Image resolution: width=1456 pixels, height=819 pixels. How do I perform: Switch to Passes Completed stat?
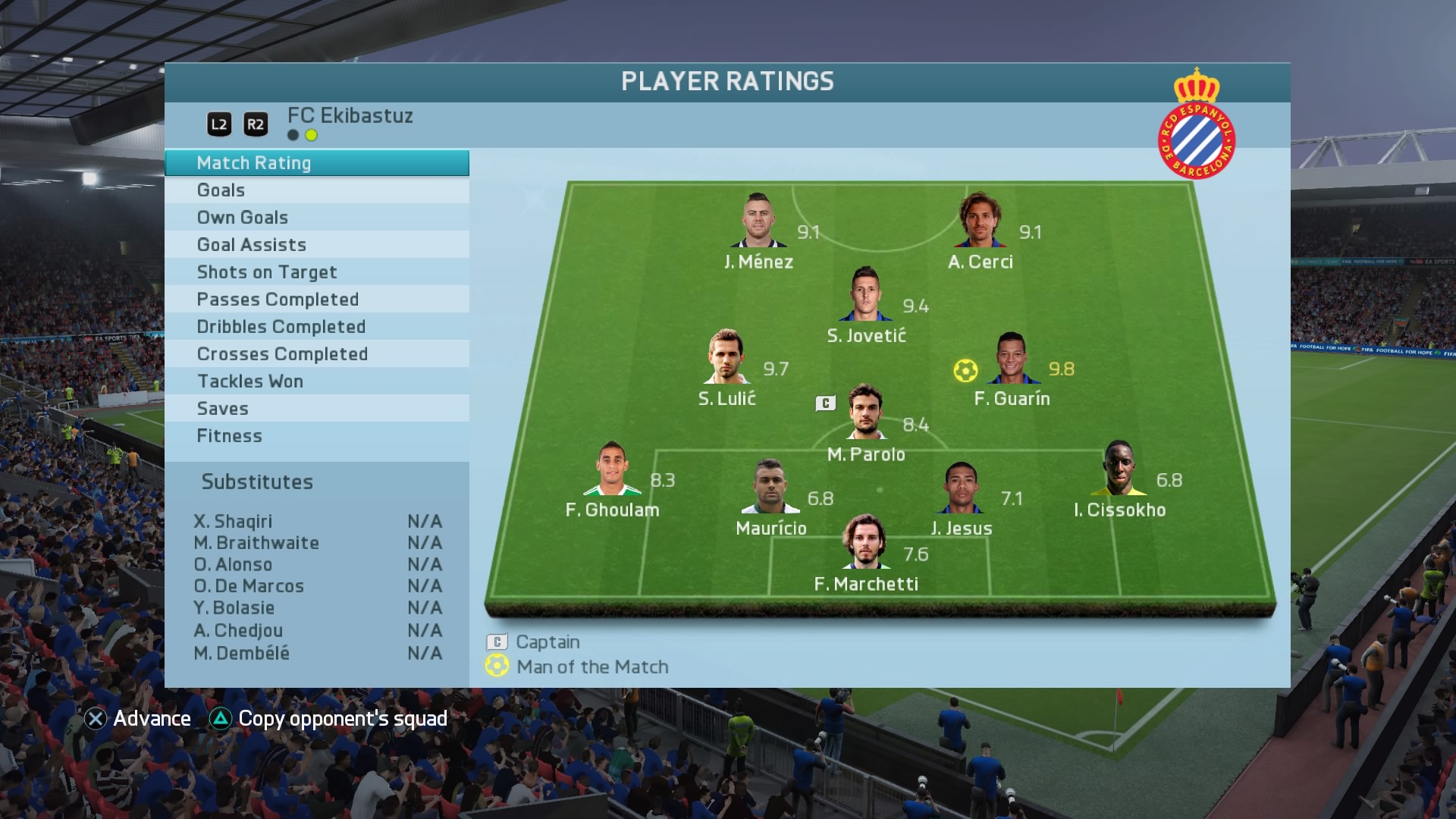(316, 300)
